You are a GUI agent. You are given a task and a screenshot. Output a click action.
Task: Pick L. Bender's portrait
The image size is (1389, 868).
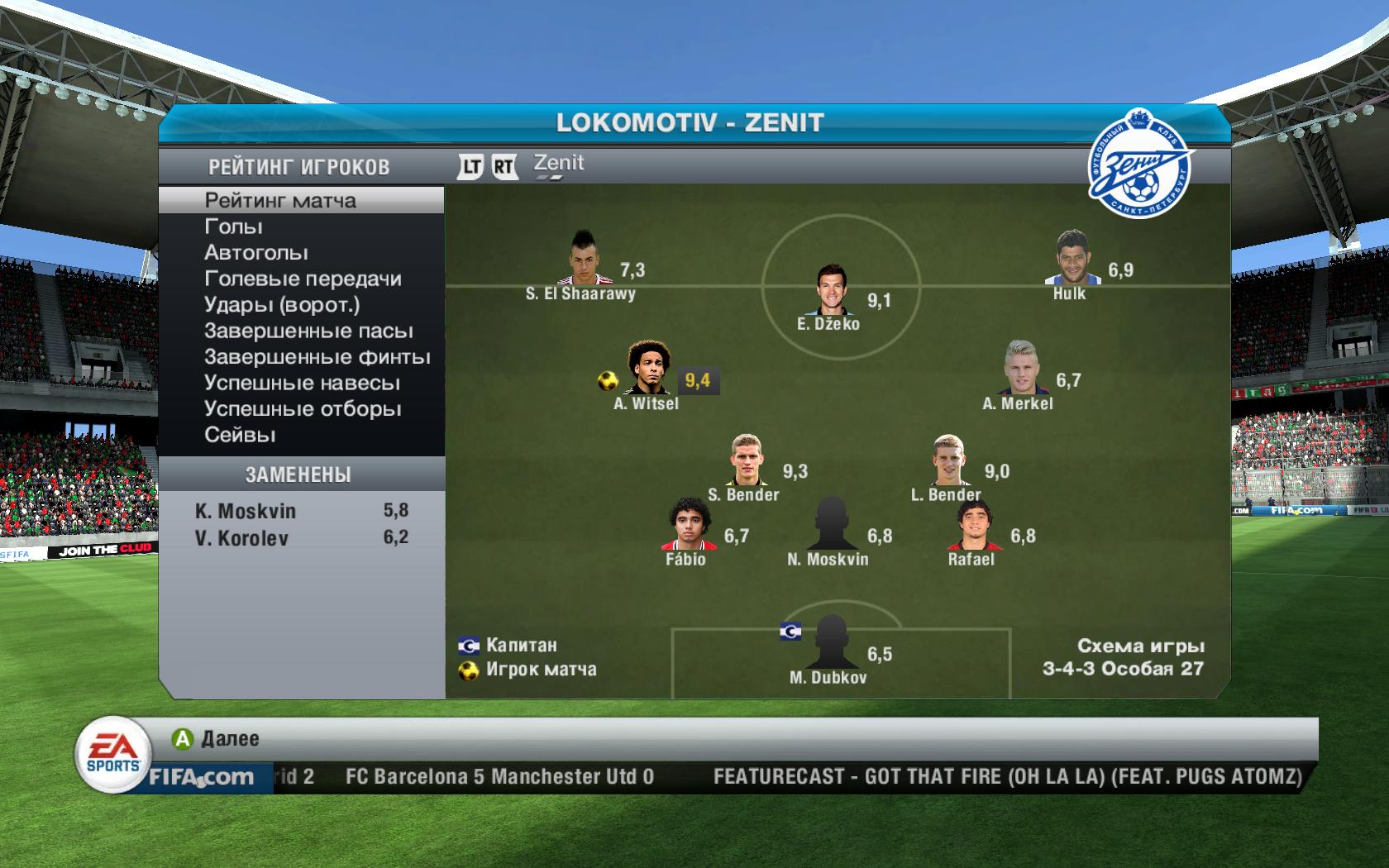[949, 460]
